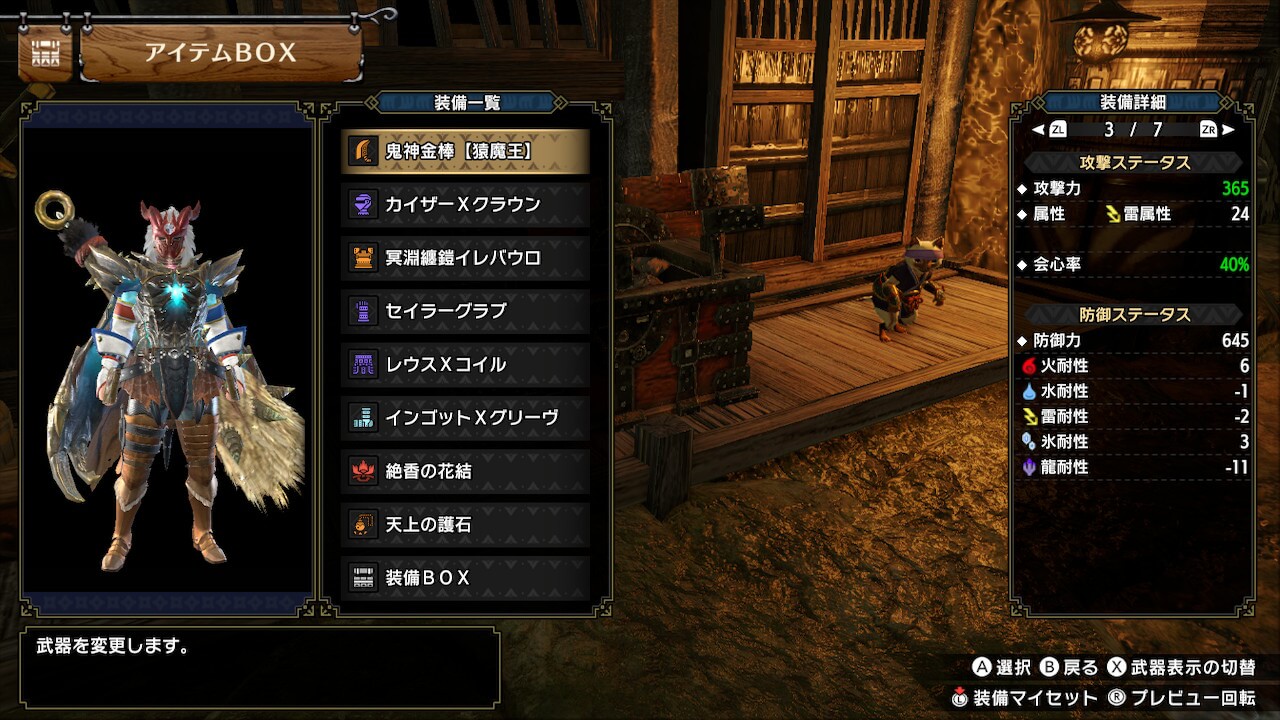Select the weapon 鬼神金棒【猿魔王】
This screenshot has height=720, width=1280.
(x=465, y=151)
